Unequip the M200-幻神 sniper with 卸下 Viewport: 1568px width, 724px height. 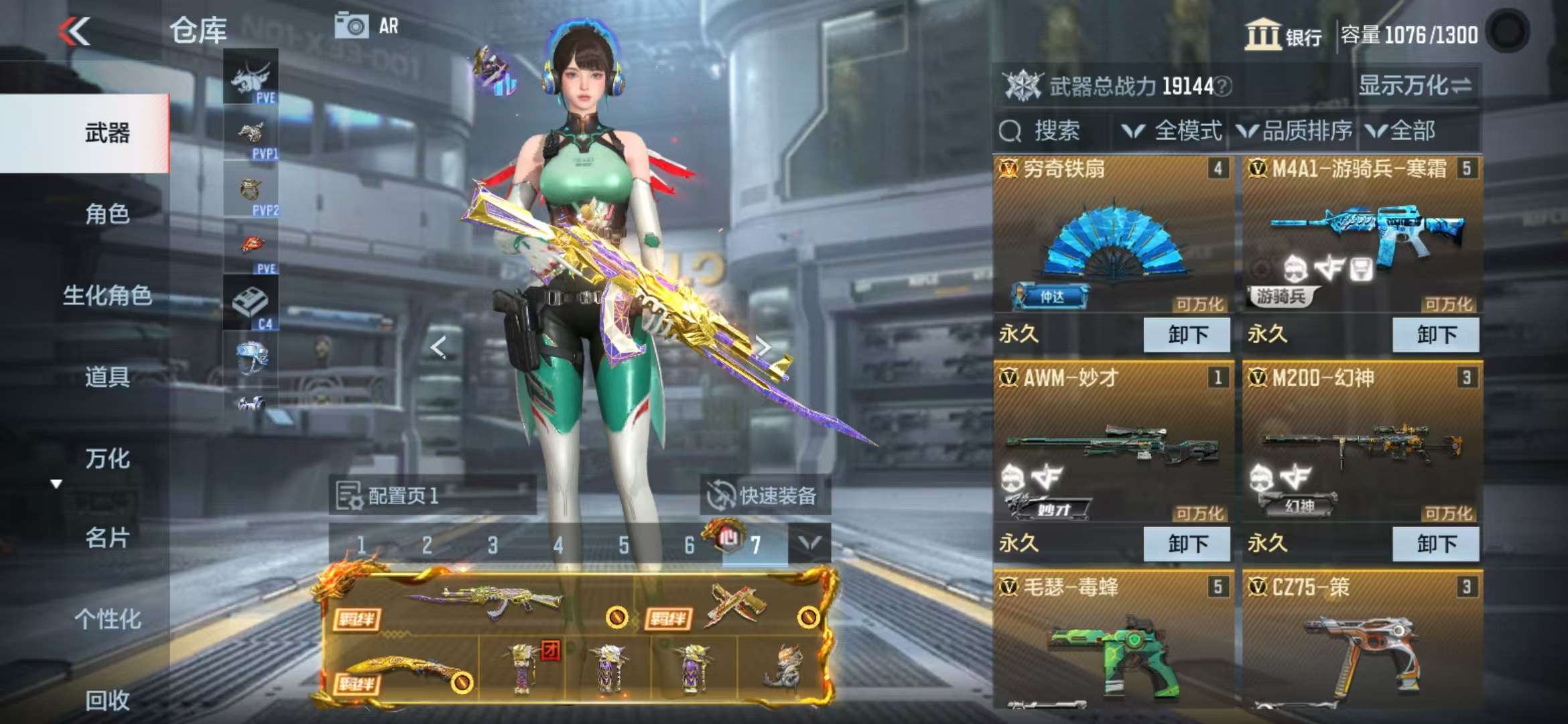click(x=1435, y=544)
